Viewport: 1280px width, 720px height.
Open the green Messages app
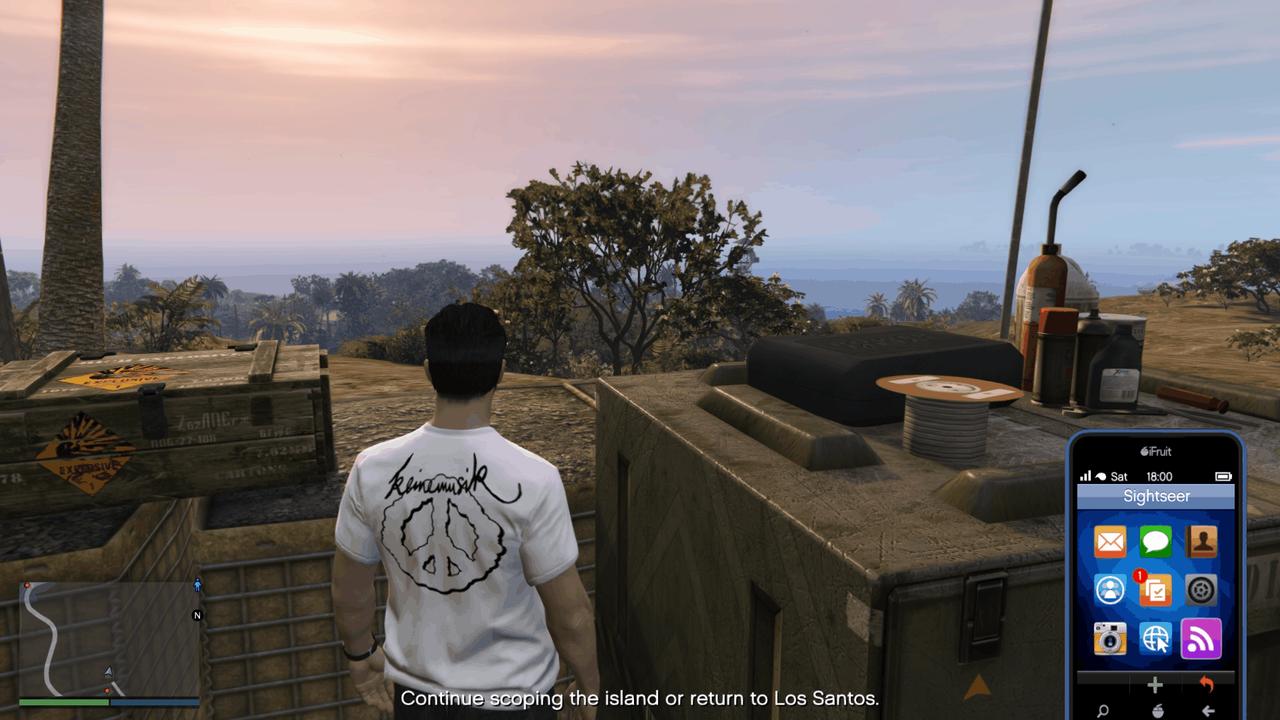tap(1156, 541)
